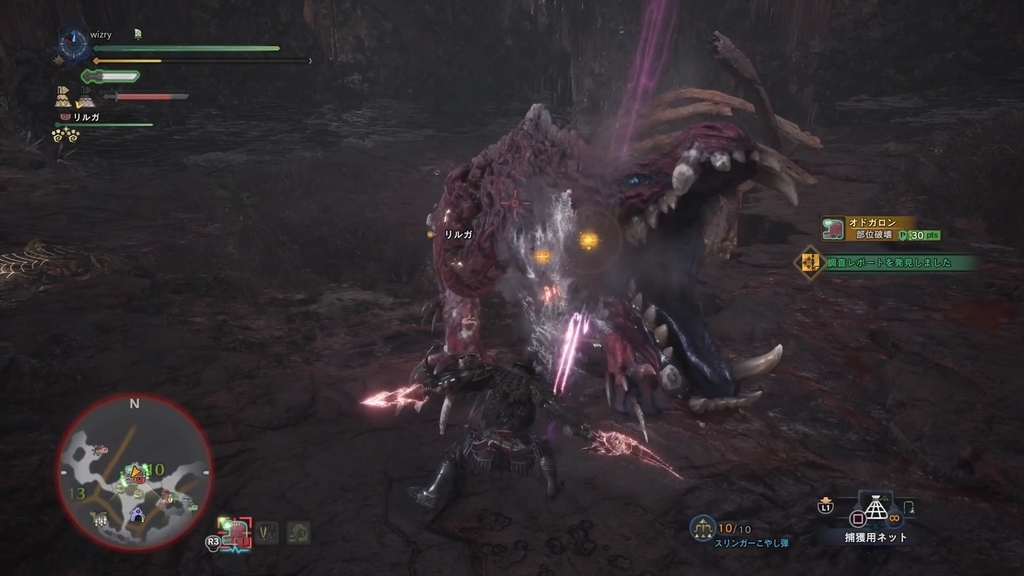Click the red monster marker on the minimap
The height and width of the screenshot is (576, 1024).
[140, 482]
